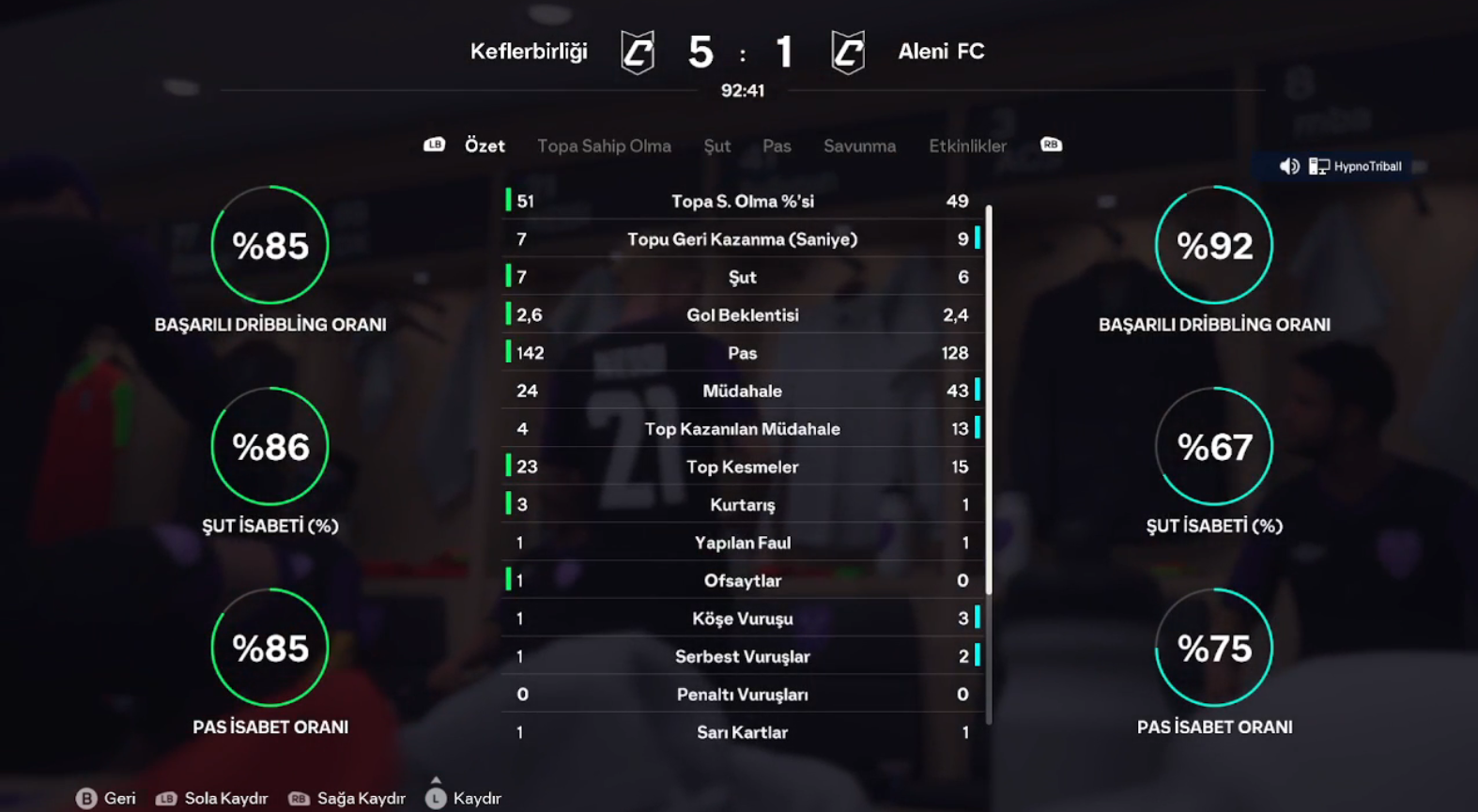Open the Topa Sahip Olma tab
Viewport: 1478px width, 812px height.
pos(604,146)
